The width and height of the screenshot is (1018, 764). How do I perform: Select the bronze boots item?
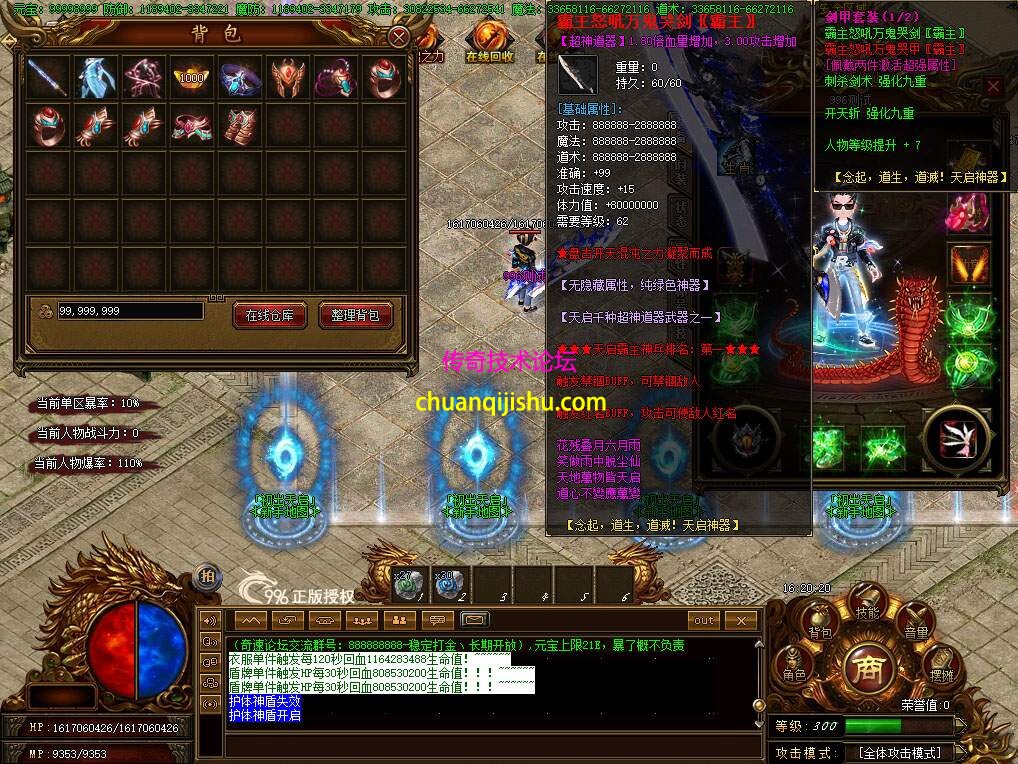239,126
